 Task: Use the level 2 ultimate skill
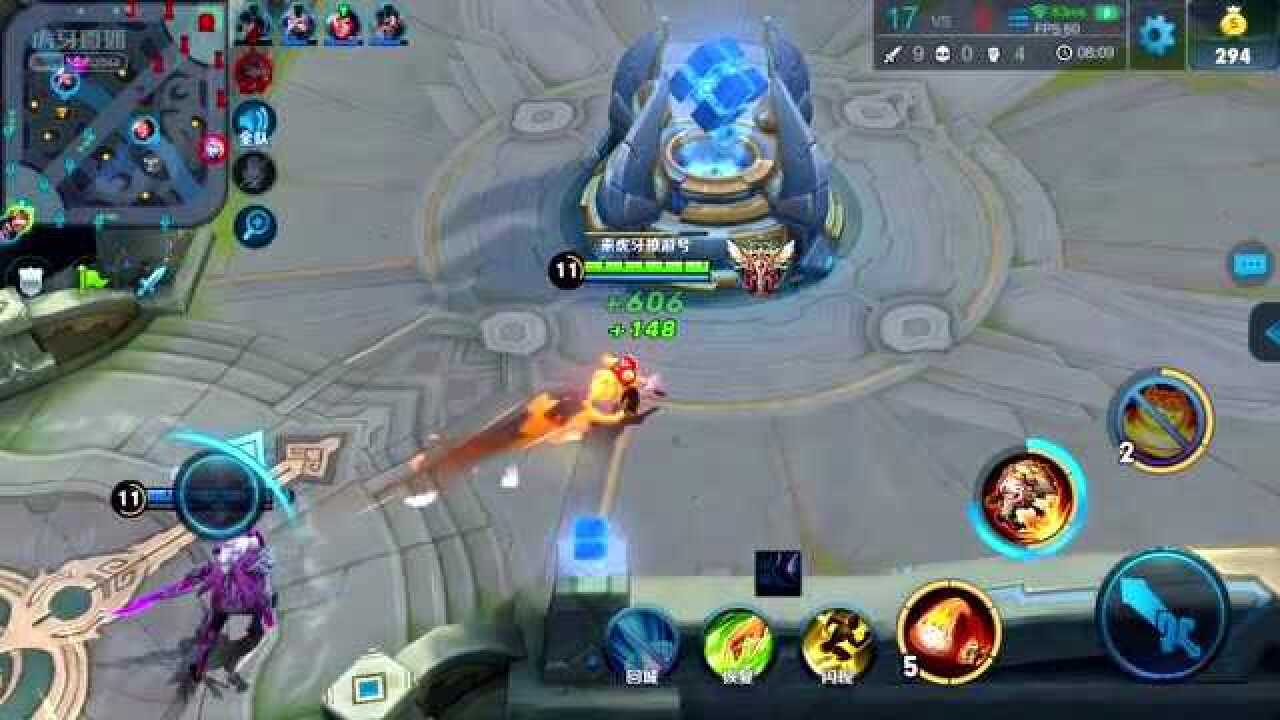[1163, 419]
